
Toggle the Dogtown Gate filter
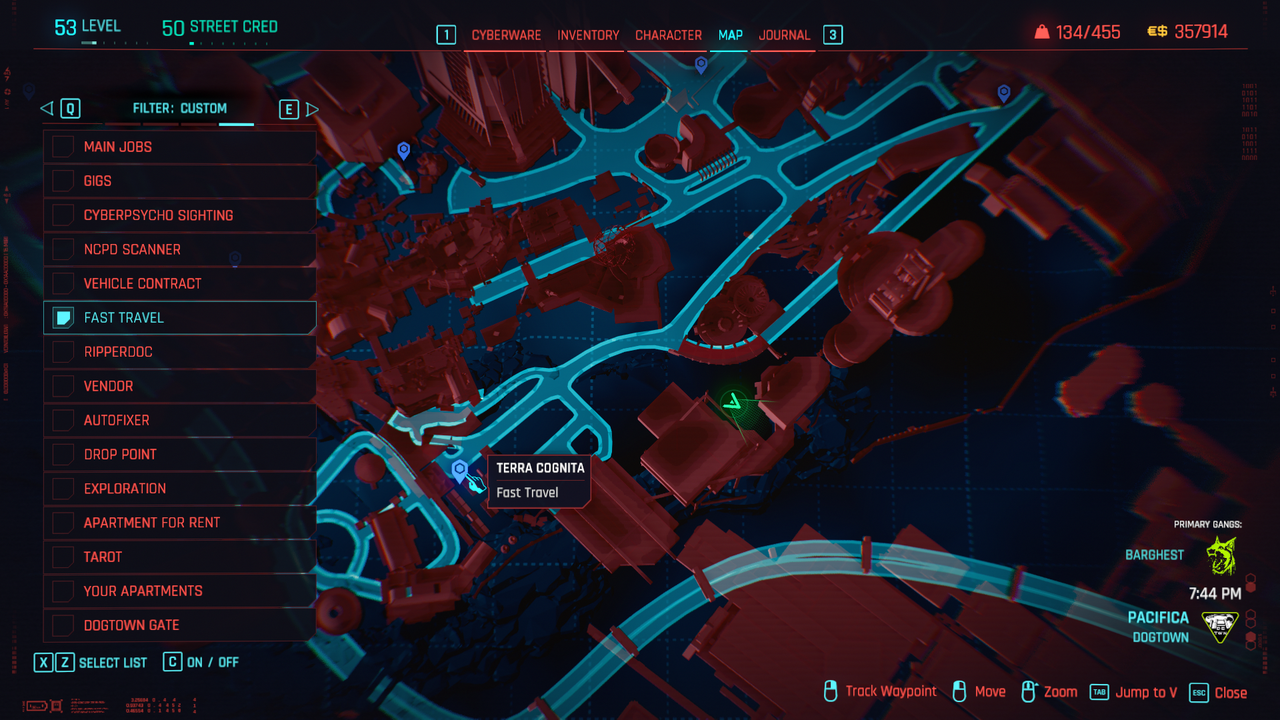tap(63, 625)
